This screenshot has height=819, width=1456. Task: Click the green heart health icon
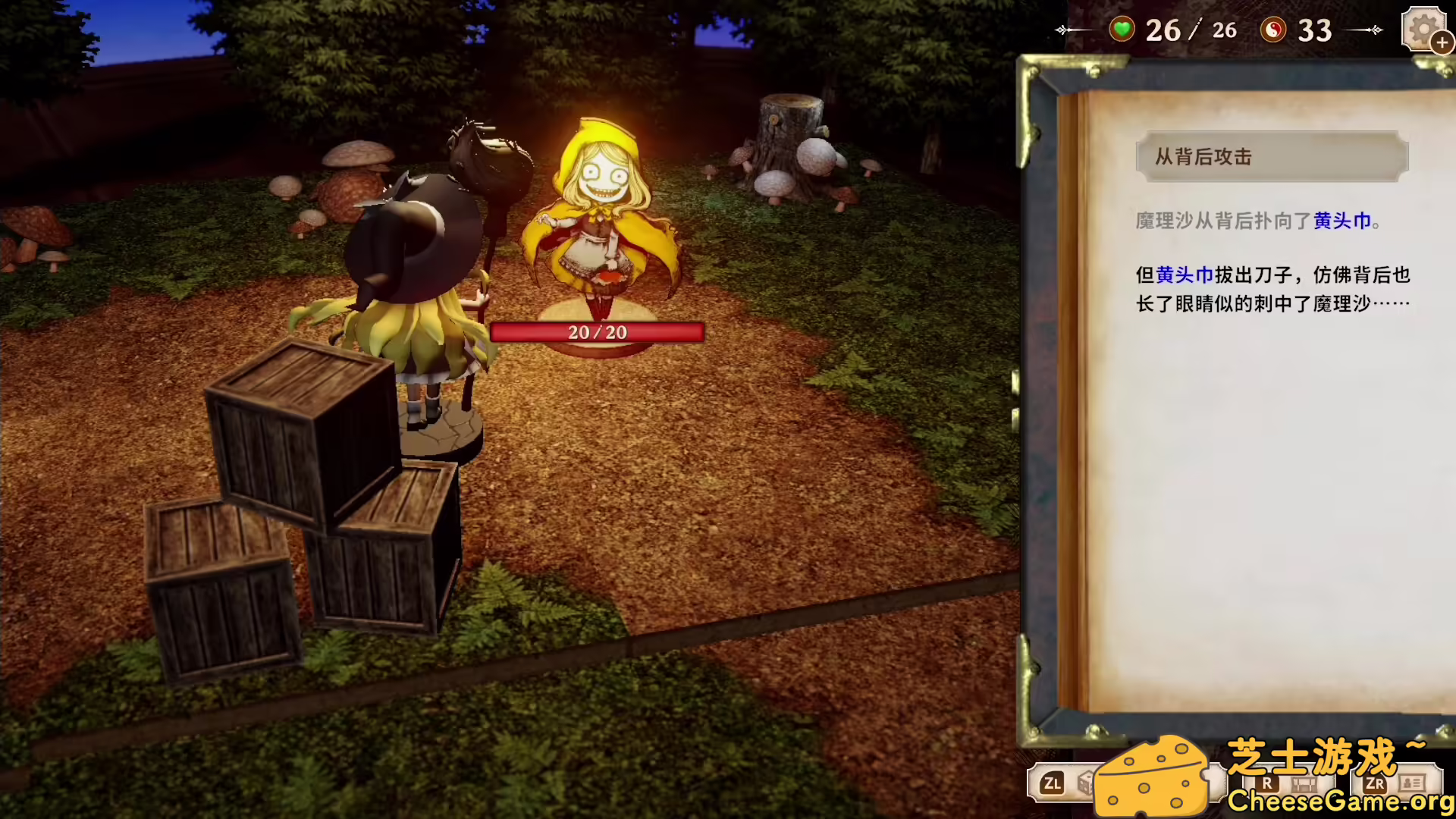click(1122, 30)
